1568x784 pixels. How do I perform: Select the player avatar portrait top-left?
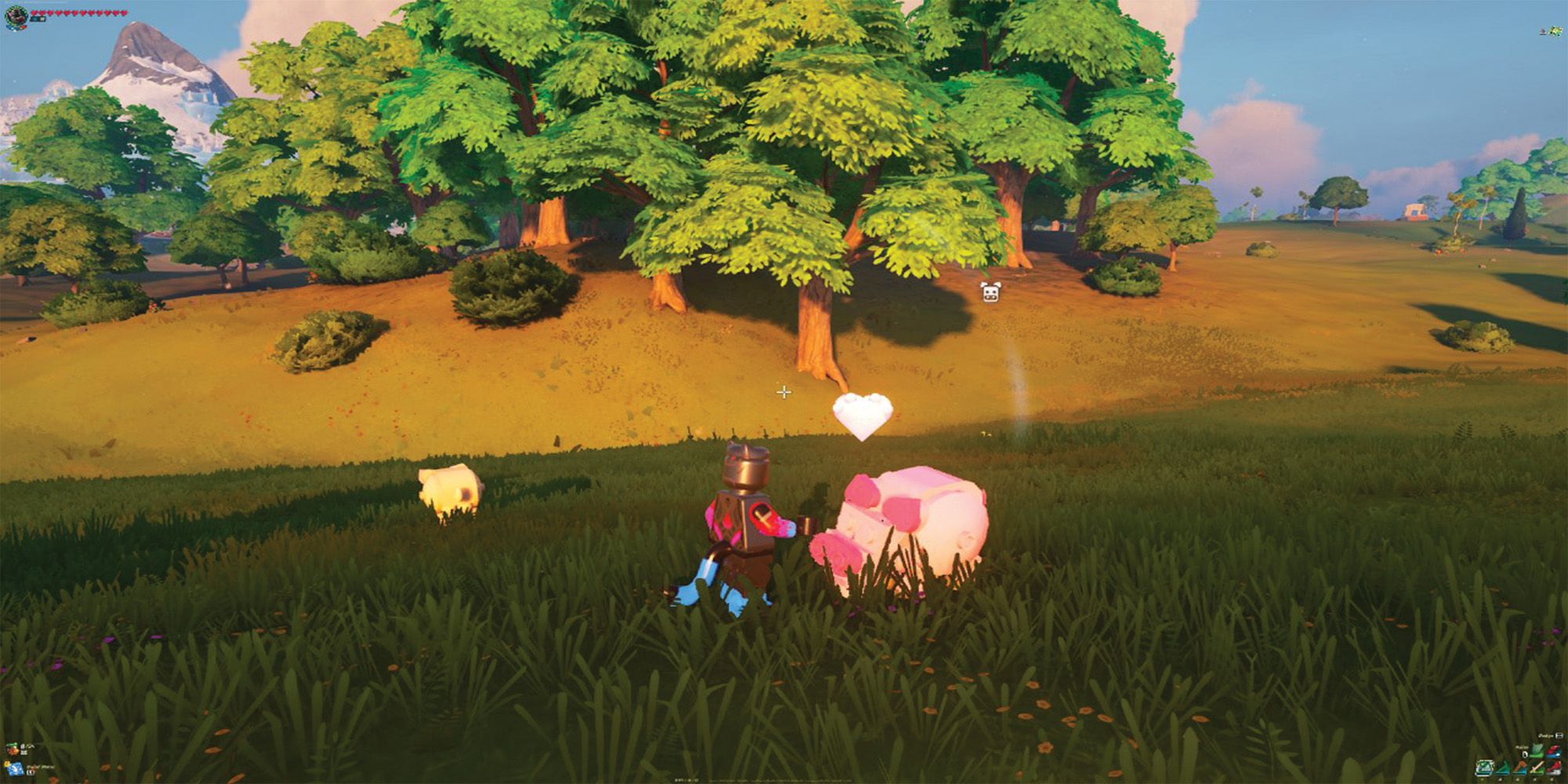[17, 16]
